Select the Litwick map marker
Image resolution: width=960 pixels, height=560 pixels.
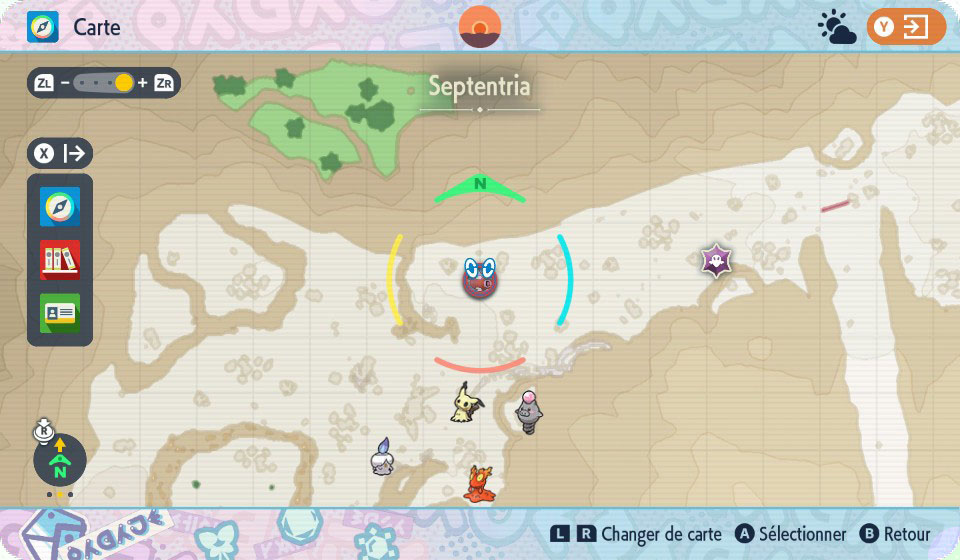381,456
